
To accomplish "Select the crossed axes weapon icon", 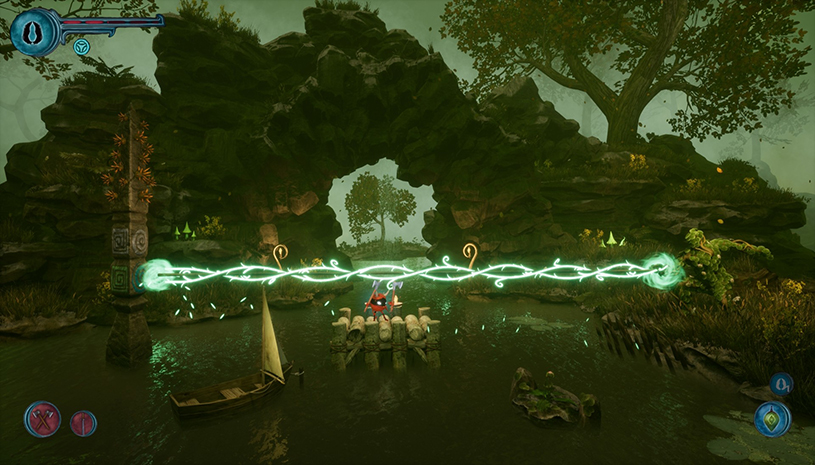I will (x=43, y=419).
